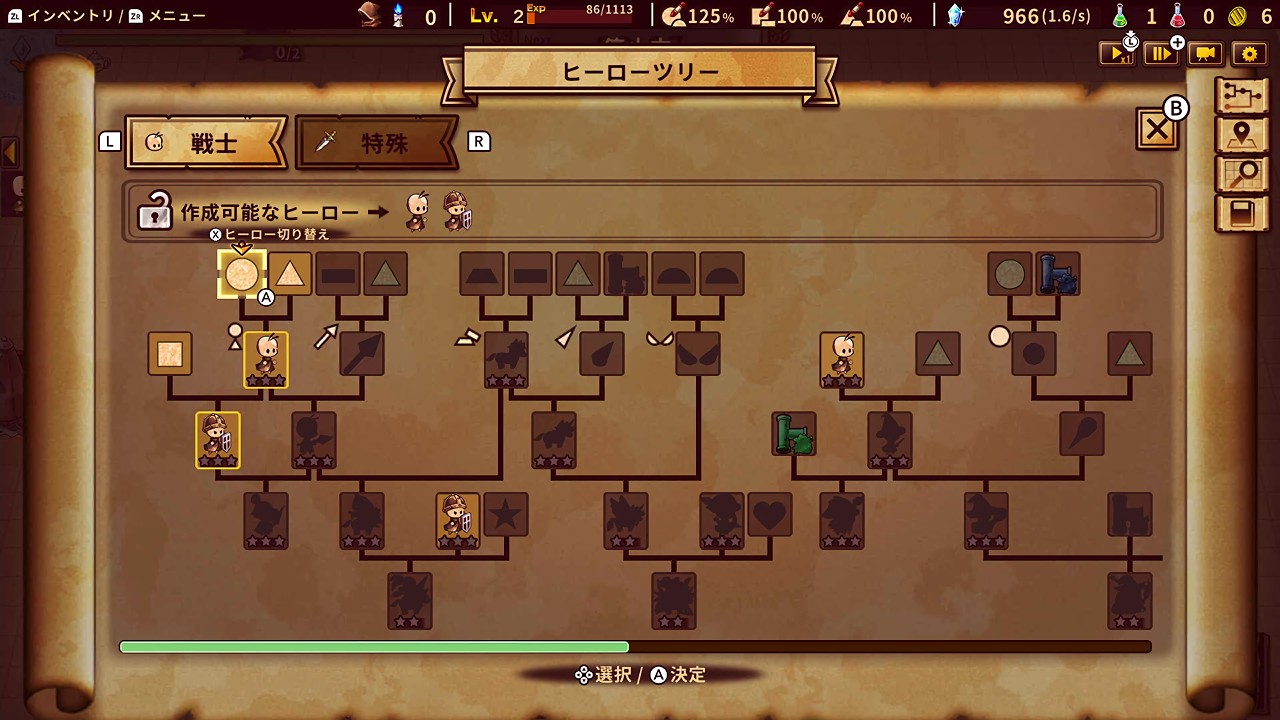Select the highlighted circle material node
The width and height of the screenshot is (1280, 720).
coord(241,274)
